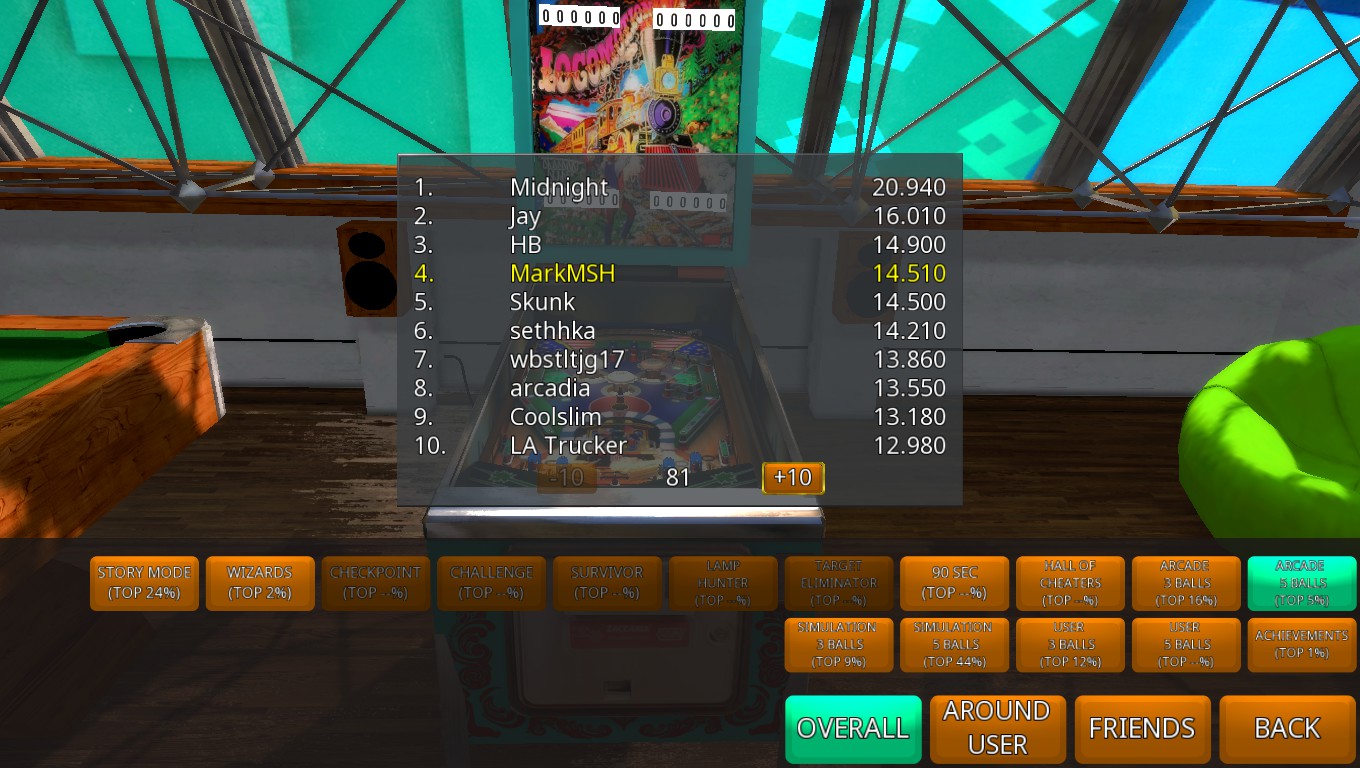Screen dimensions: 1360x768
Task: Click the -10 previous page button
Action: pyautogui.click(x=567, y=478)
